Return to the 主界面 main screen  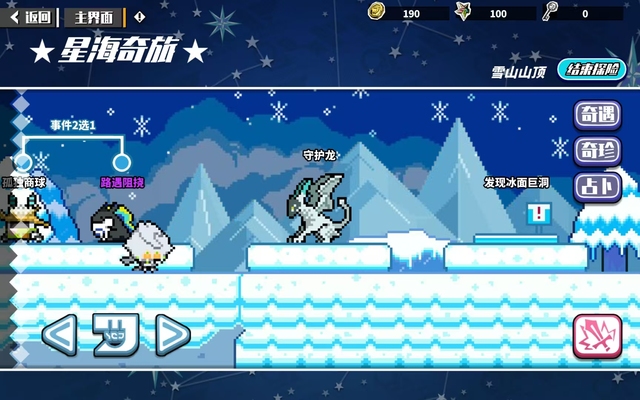pyautogui.click(x=94, y=16)
